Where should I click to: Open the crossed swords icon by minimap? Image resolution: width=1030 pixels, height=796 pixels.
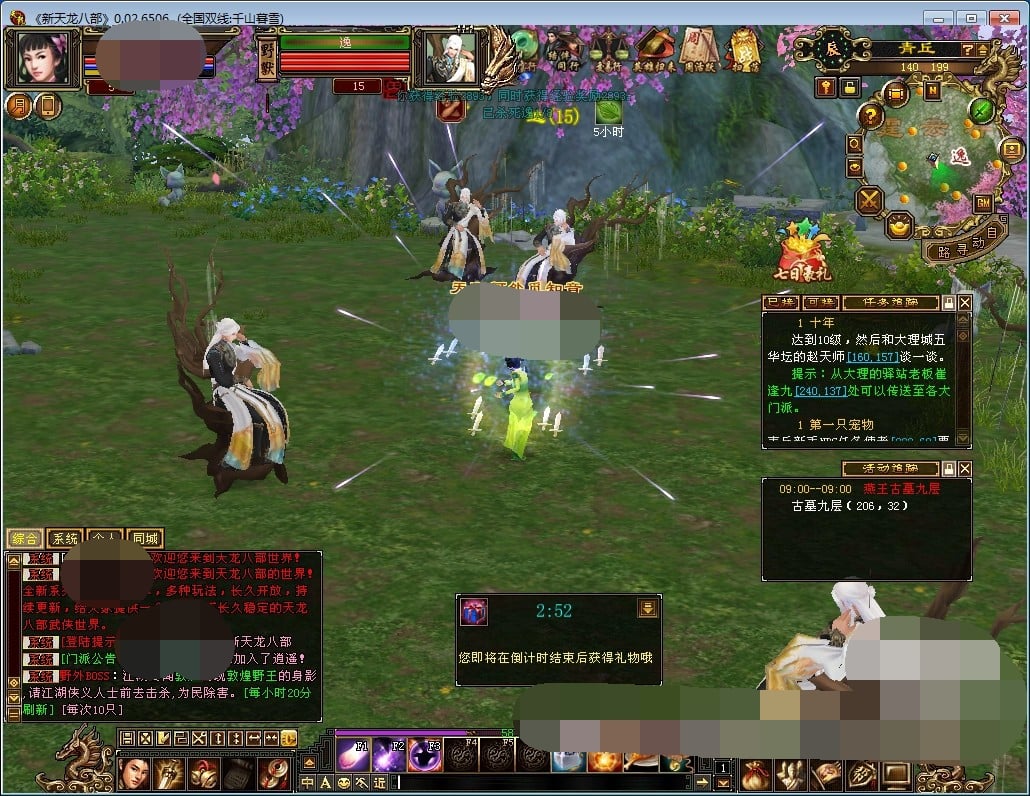click(869, 200)
